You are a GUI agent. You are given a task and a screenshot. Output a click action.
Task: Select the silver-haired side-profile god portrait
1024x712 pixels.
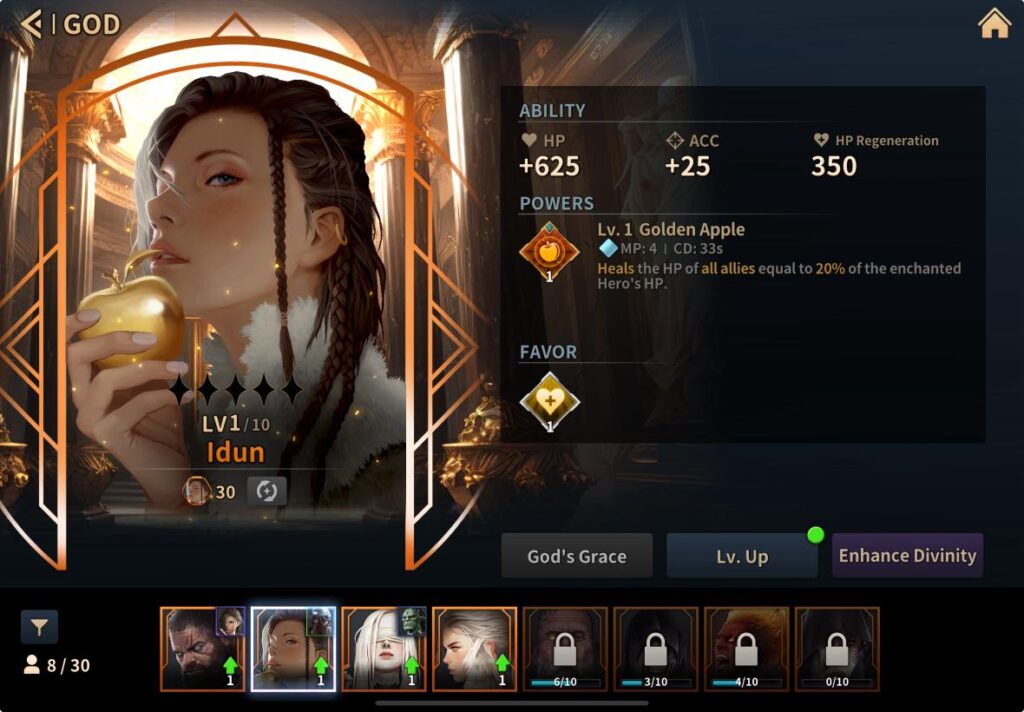[474, 649]
